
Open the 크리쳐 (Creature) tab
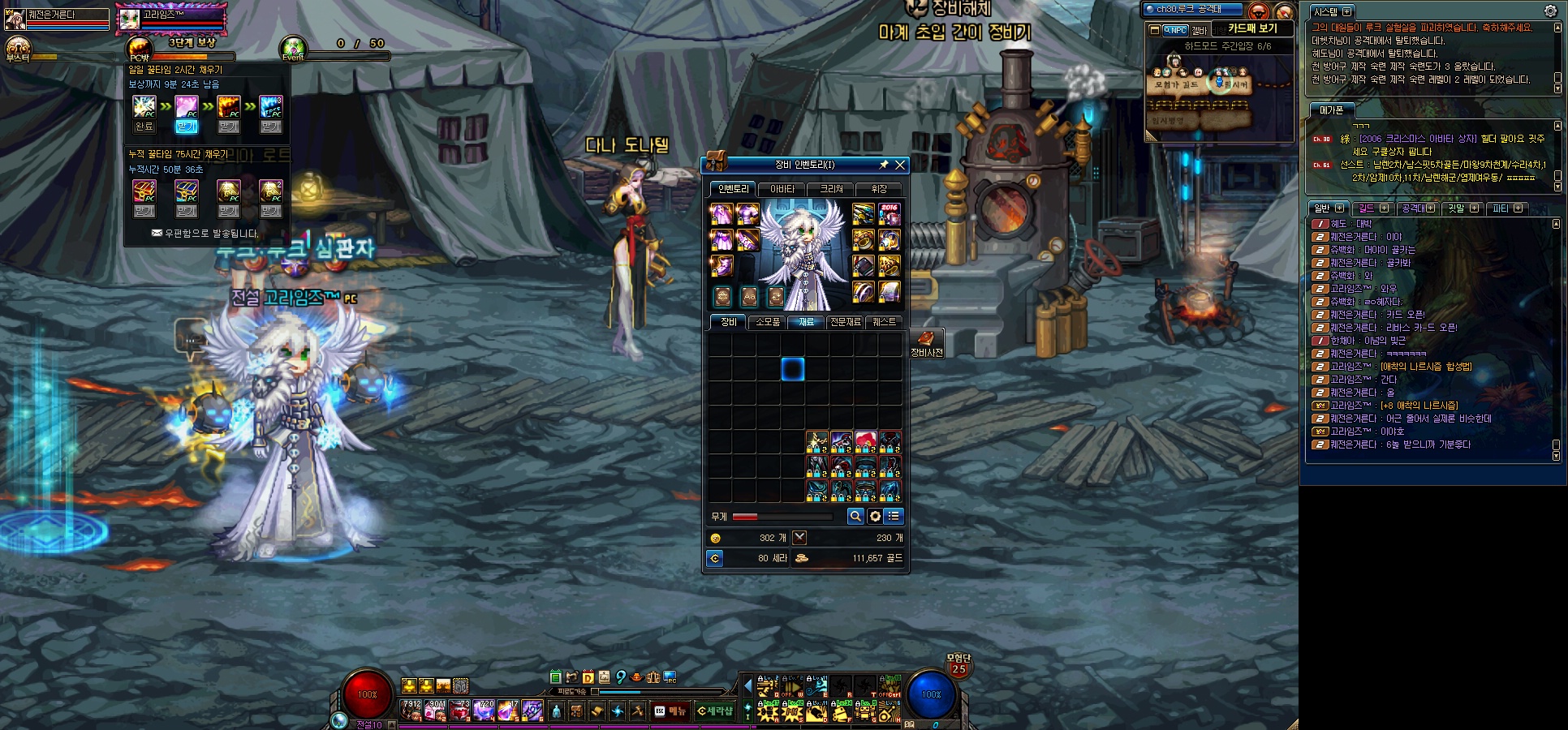pyautogui.click(x=831, y=189)
